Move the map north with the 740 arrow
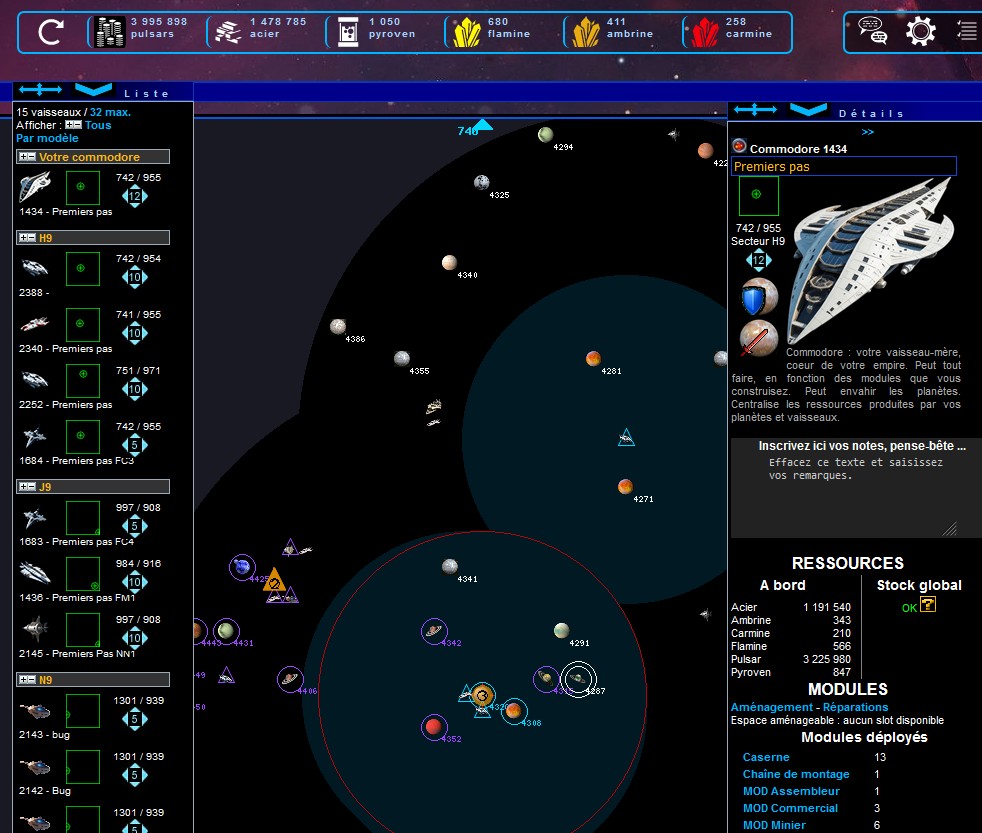Image resolution: width=982 pixels, height=833 pixels. (482, 126)
